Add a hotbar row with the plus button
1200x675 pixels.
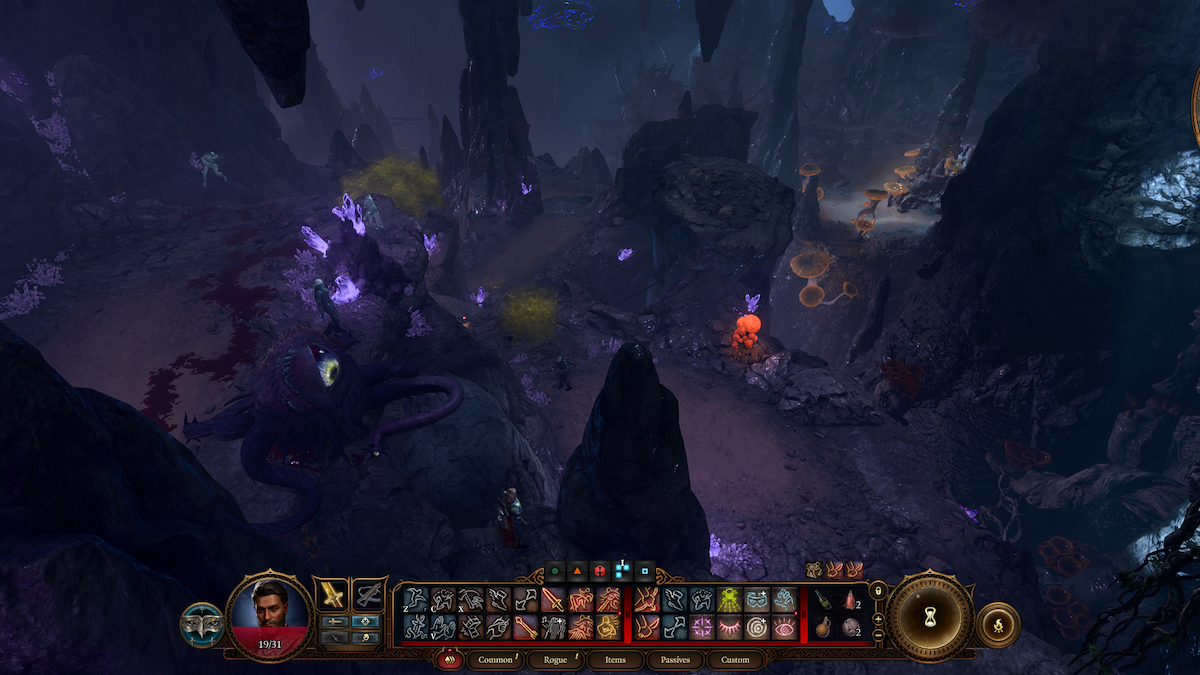878,618
